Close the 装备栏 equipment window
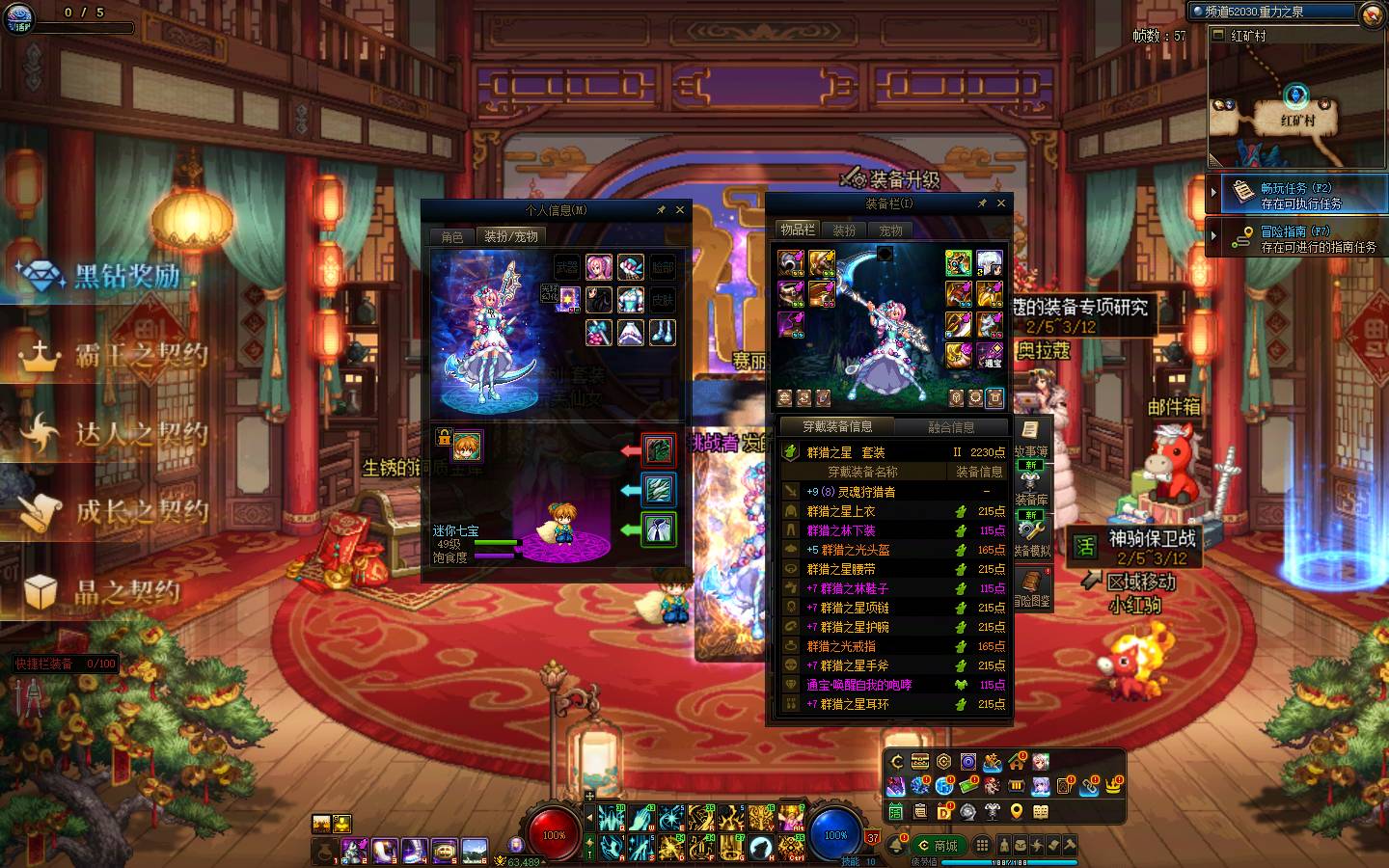Screen dimensions: 1389x868 tap(1001, 203)
